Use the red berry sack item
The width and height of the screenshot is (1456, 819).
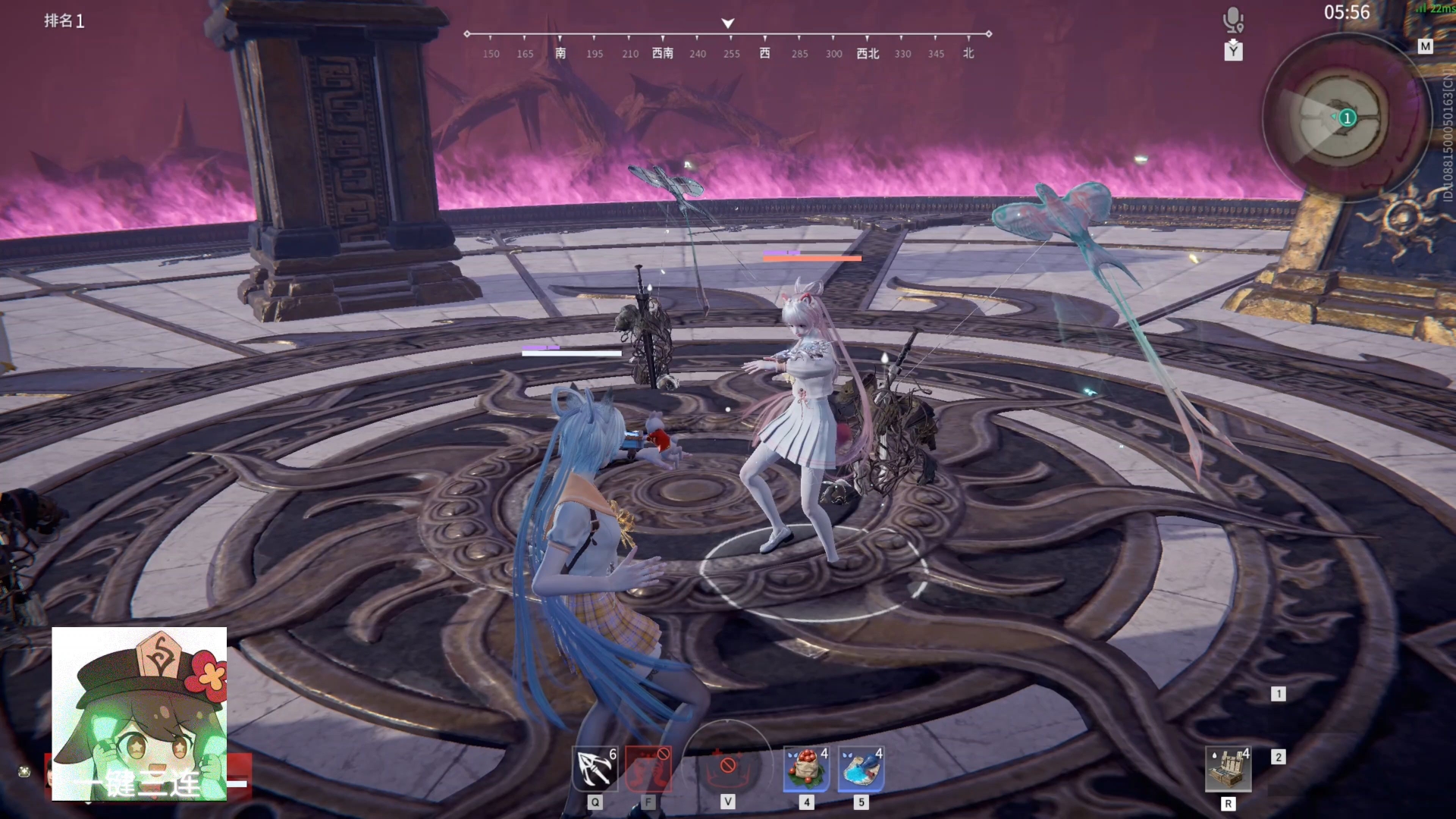(x=806, y=768)
